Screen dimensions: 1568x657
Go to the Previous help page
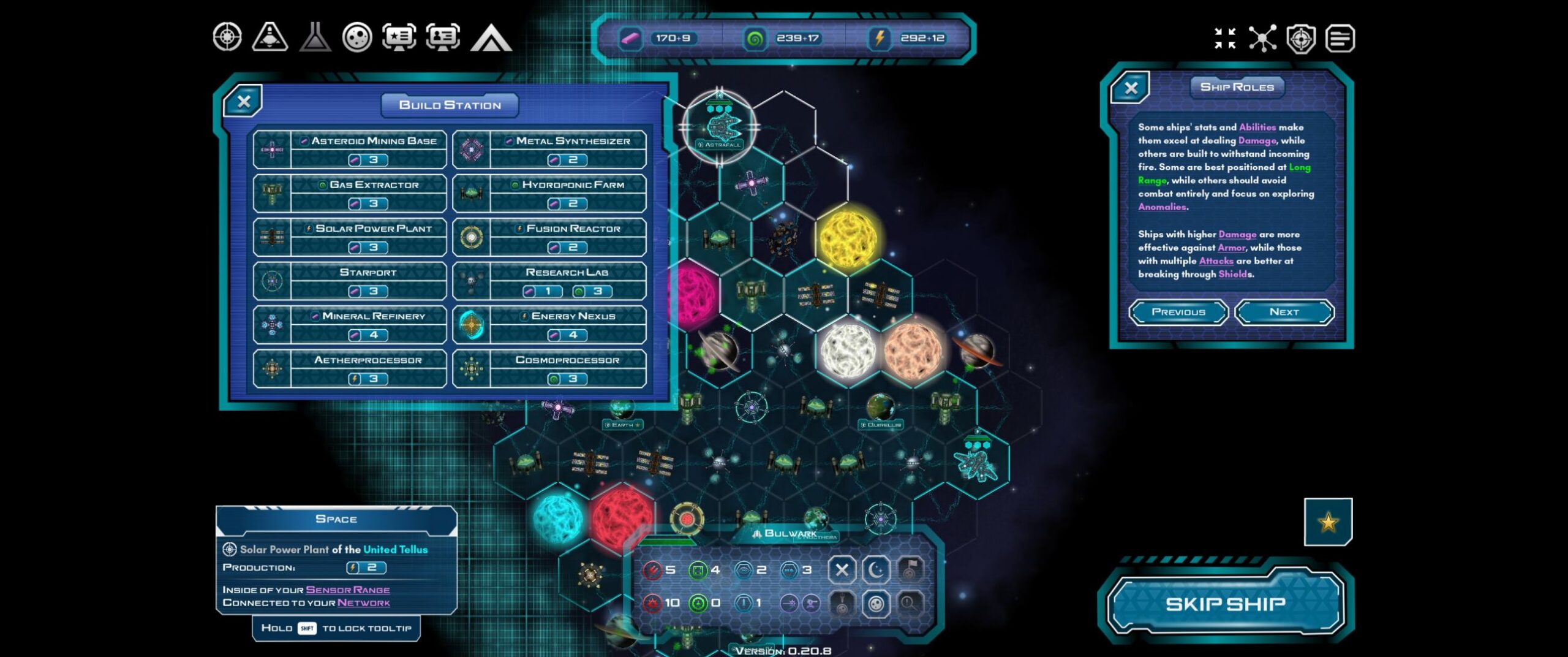click(1178, 312)
